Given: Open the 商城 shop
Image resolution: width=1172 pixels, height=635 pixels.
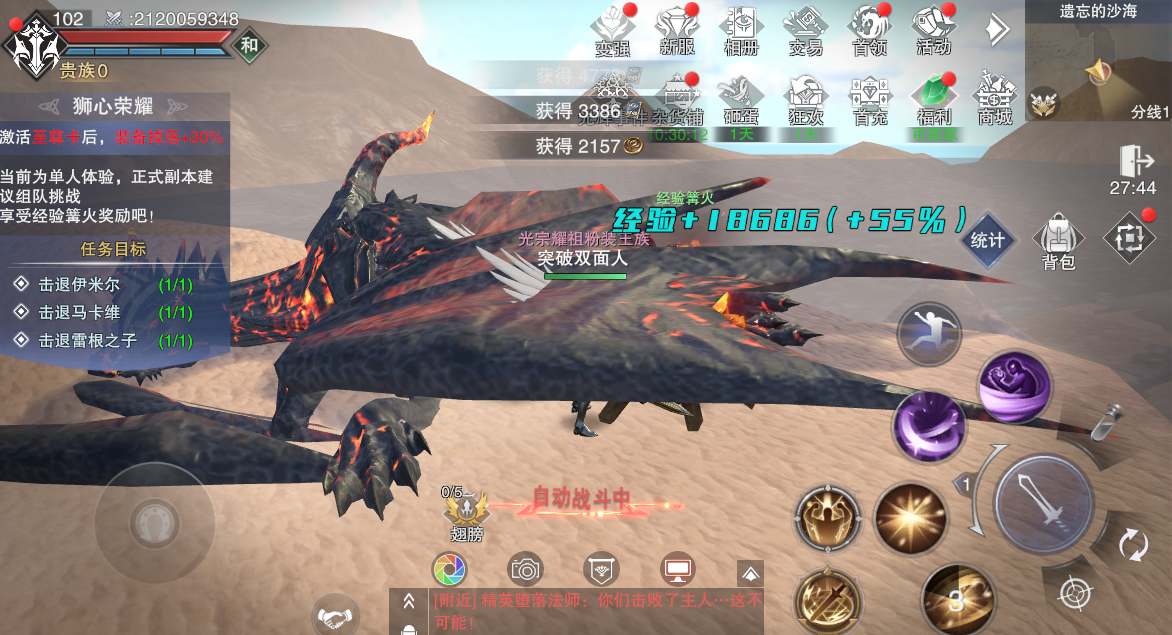Looking at the screenshot, I should [994, 98].
